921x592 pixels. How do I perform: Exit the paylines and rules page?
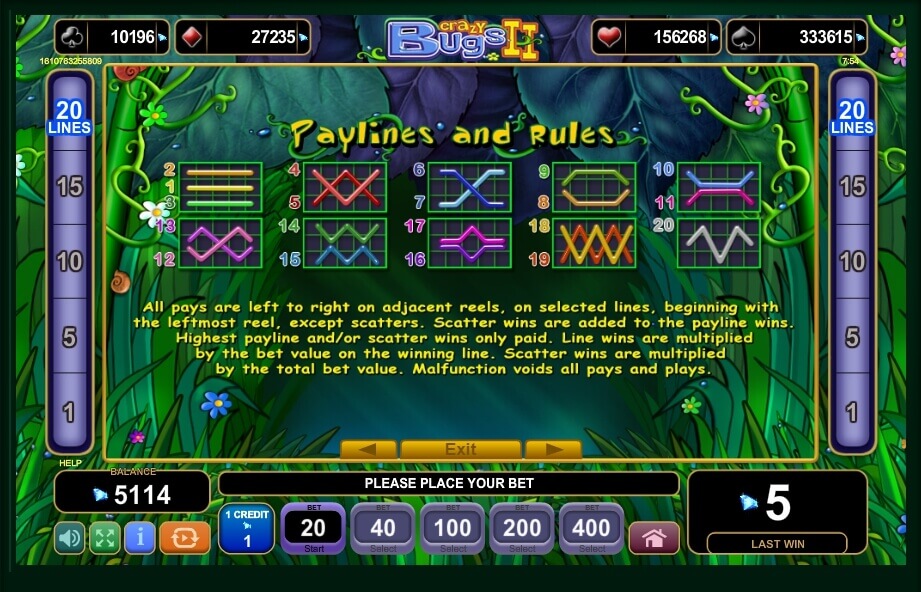click(460, 449)
